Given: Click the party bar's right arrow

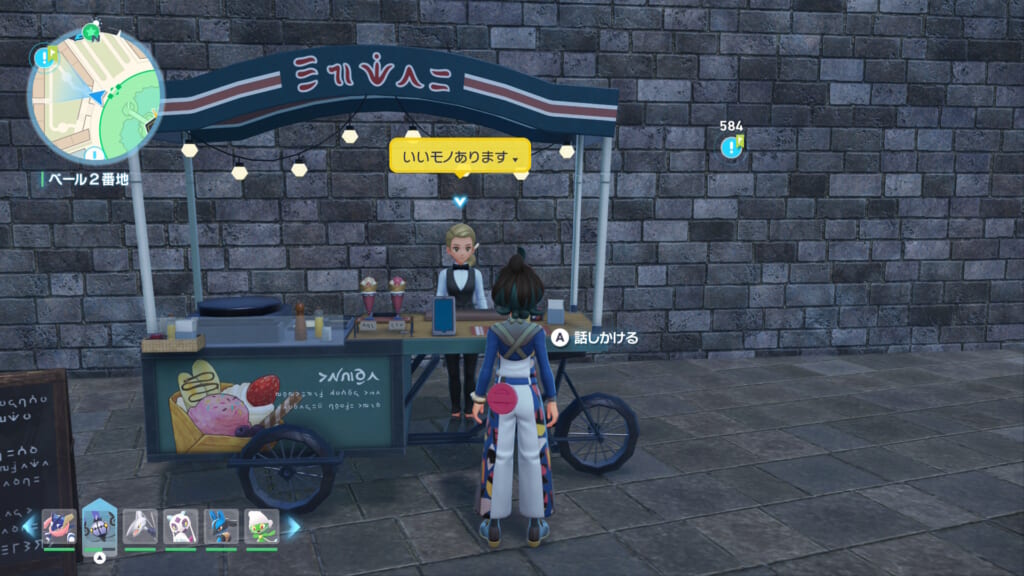Looking at the screenshot, I should click(x=293, y=526).
